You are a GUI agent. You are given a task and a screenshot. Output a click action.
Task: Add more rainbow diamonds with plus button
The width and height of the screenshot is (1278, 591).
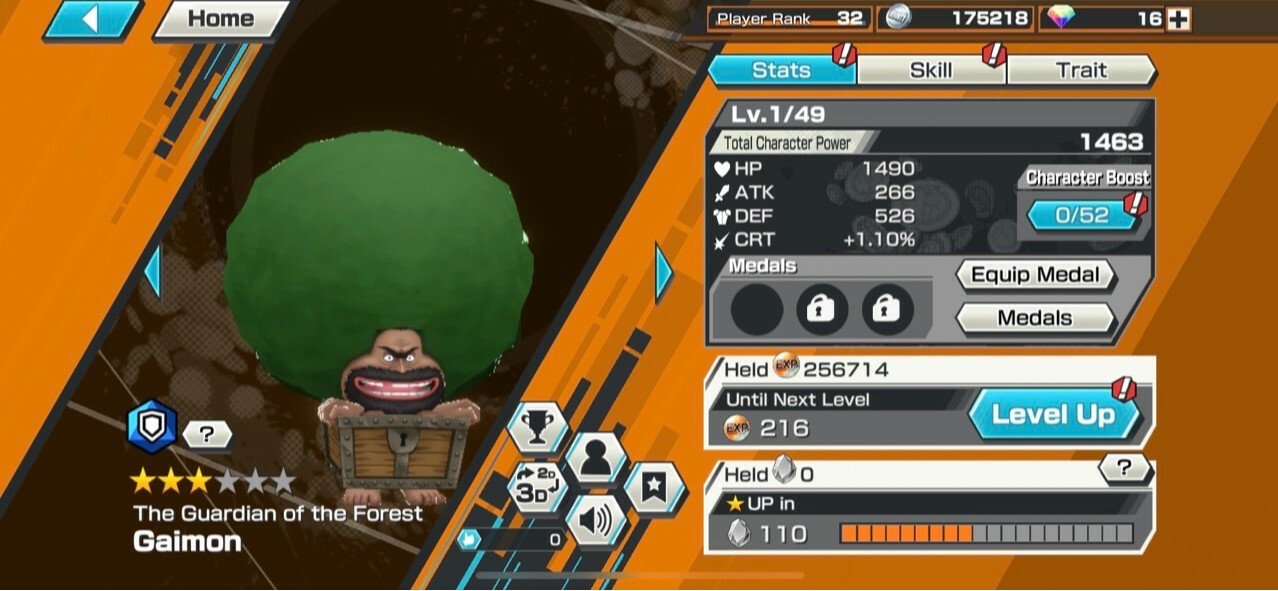coord(1179,19)
